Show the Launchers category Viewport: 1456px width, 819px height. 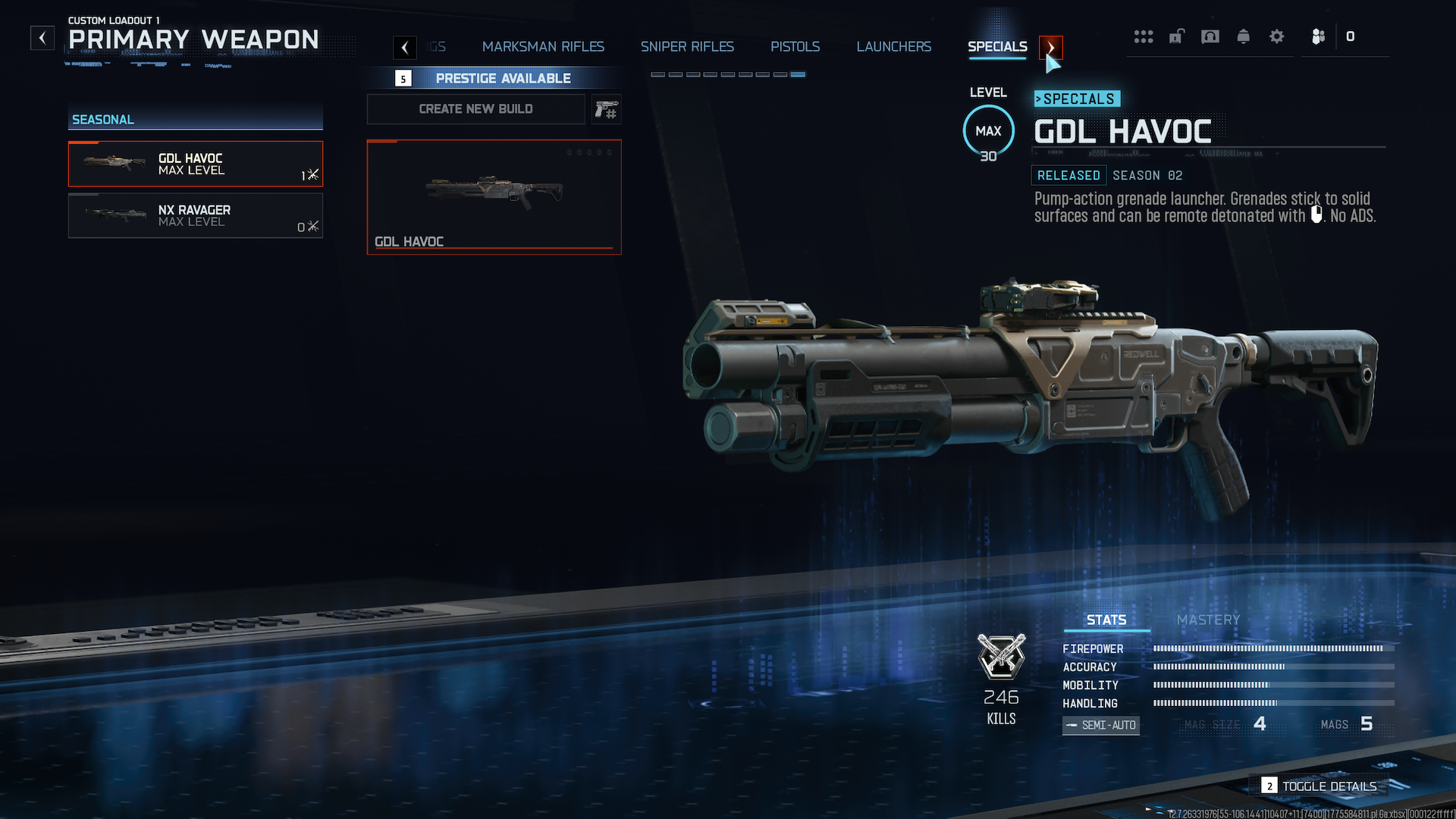[893, 47]
